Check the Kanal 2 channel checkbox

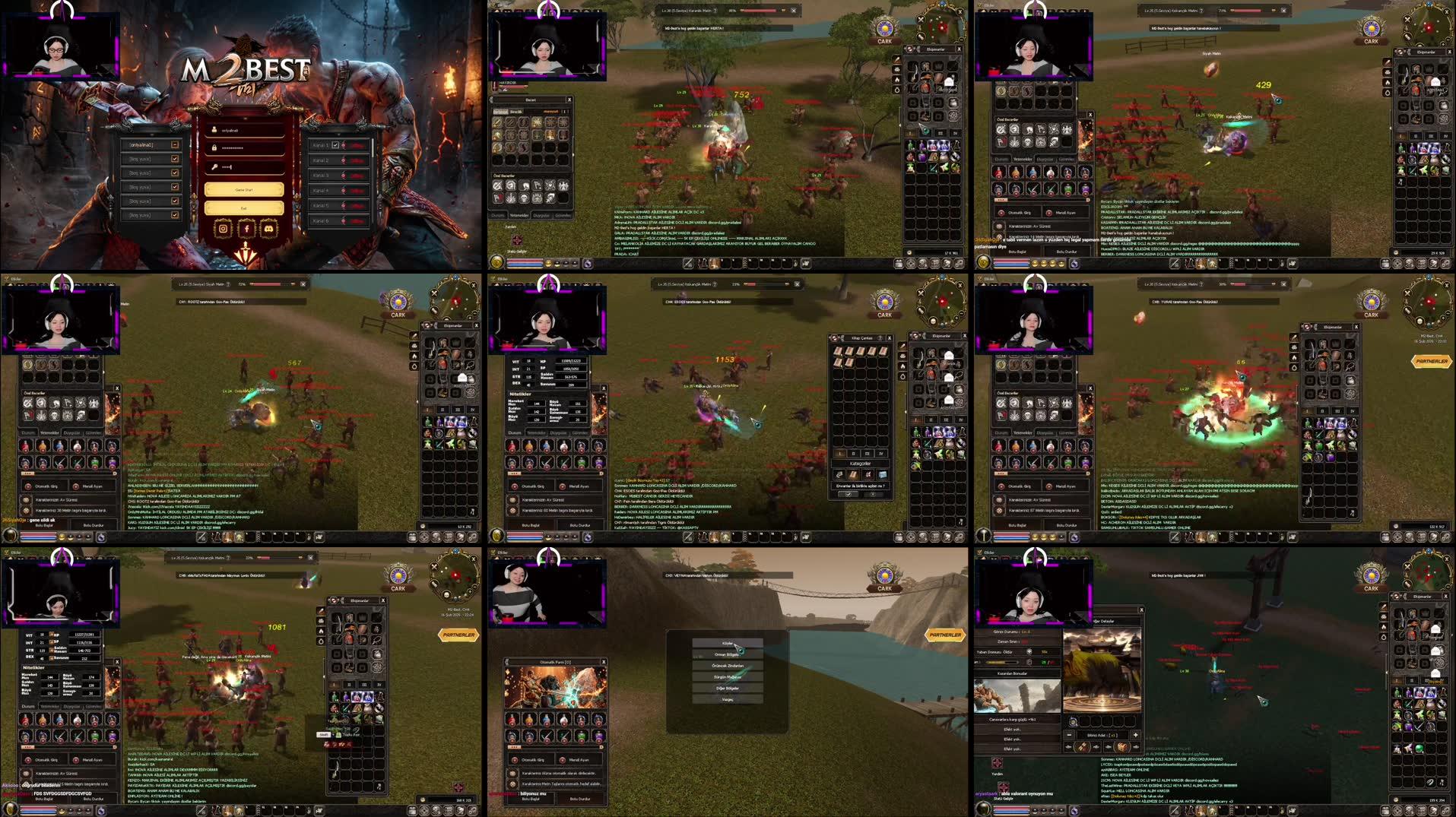[x=335, y=160]
